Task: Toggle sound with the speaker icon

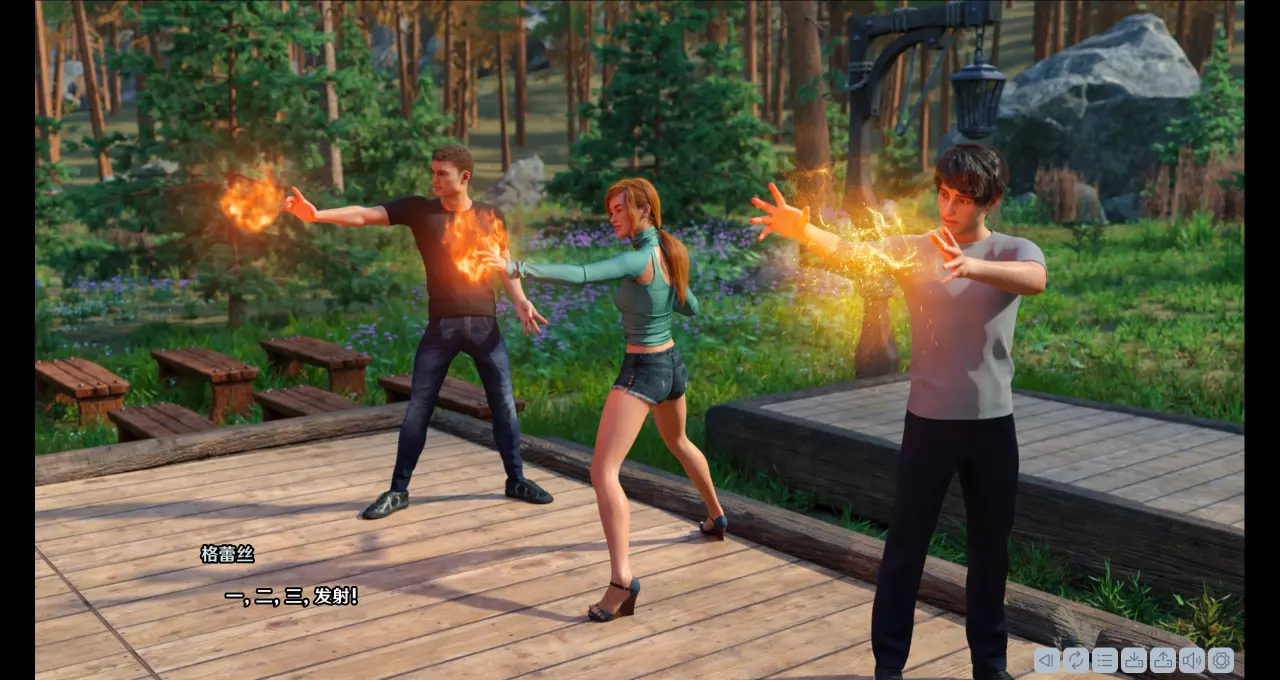Action: [x=1191, y=660]
